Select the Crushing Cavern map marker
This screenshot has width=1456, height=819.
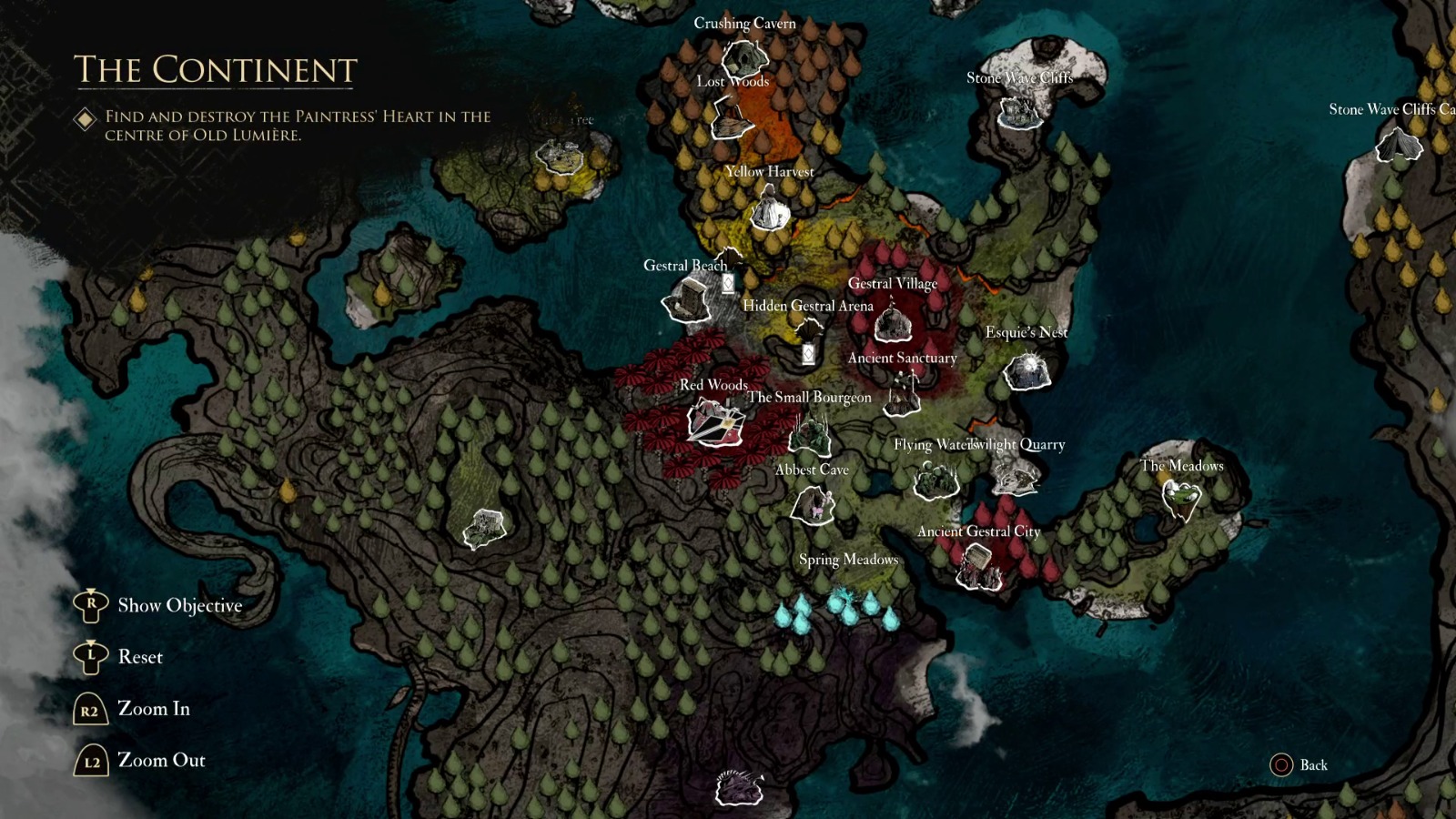[747, 58]
